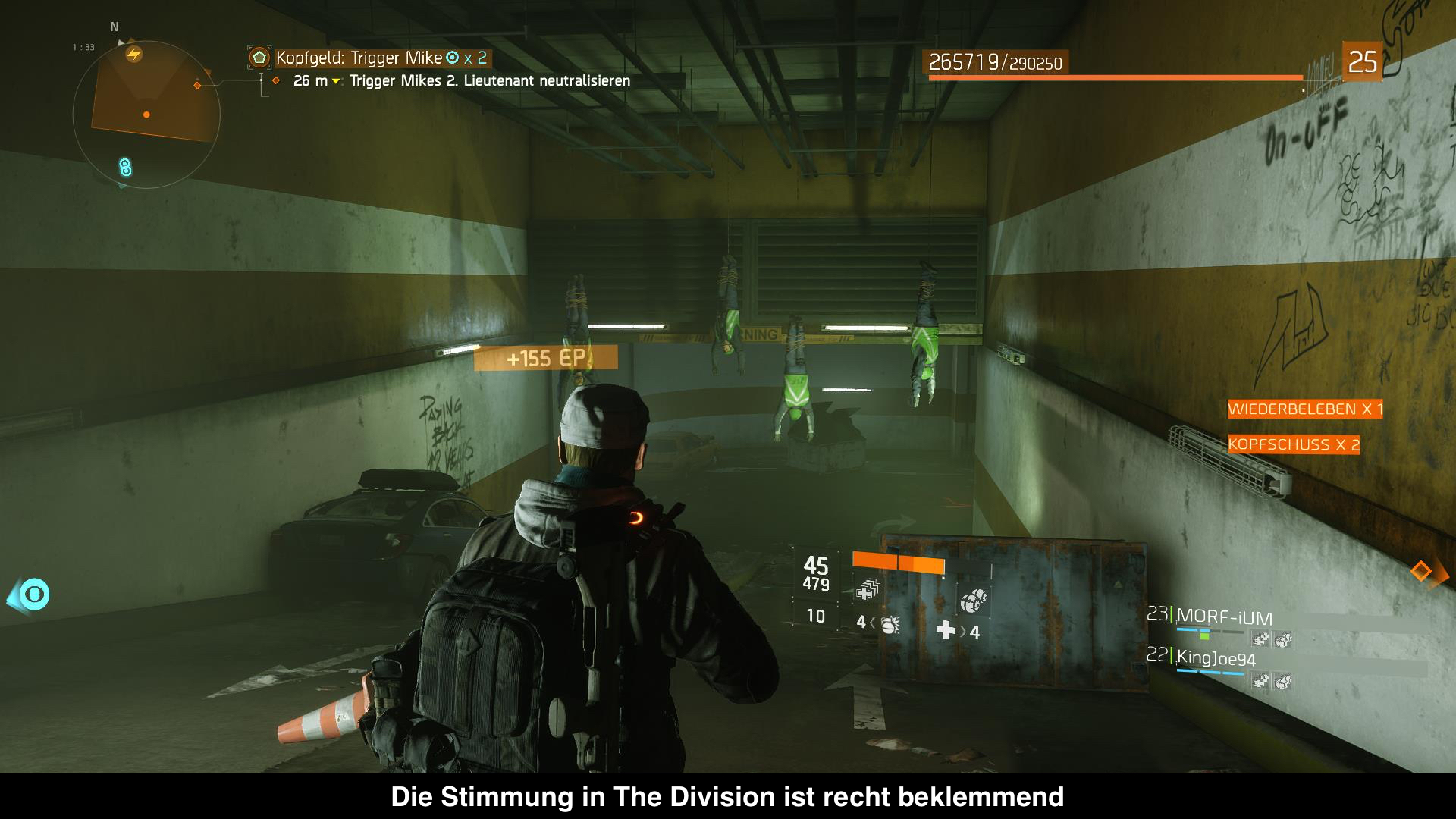Select teammate KingJoe94 in the group list

[x=1216, y=659]
